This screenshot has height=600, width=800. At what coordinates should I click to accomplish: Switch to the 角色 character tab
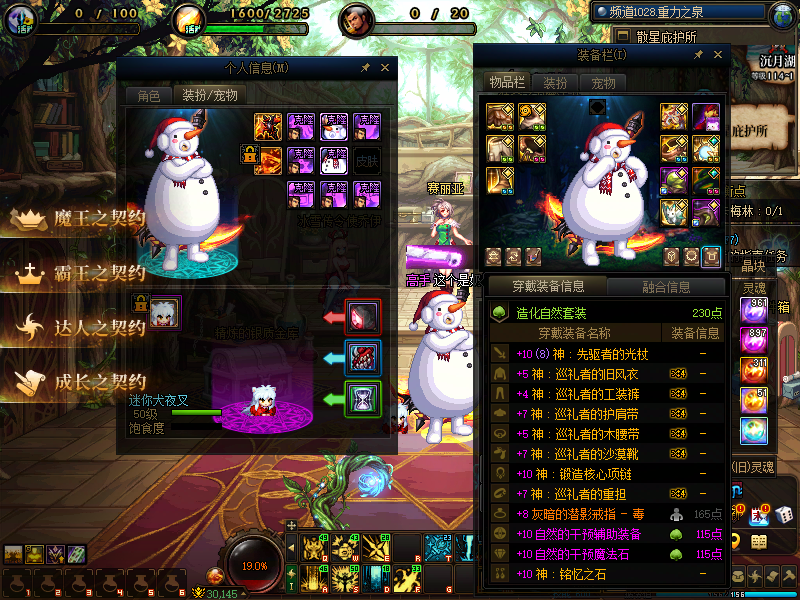pos(148,96)
